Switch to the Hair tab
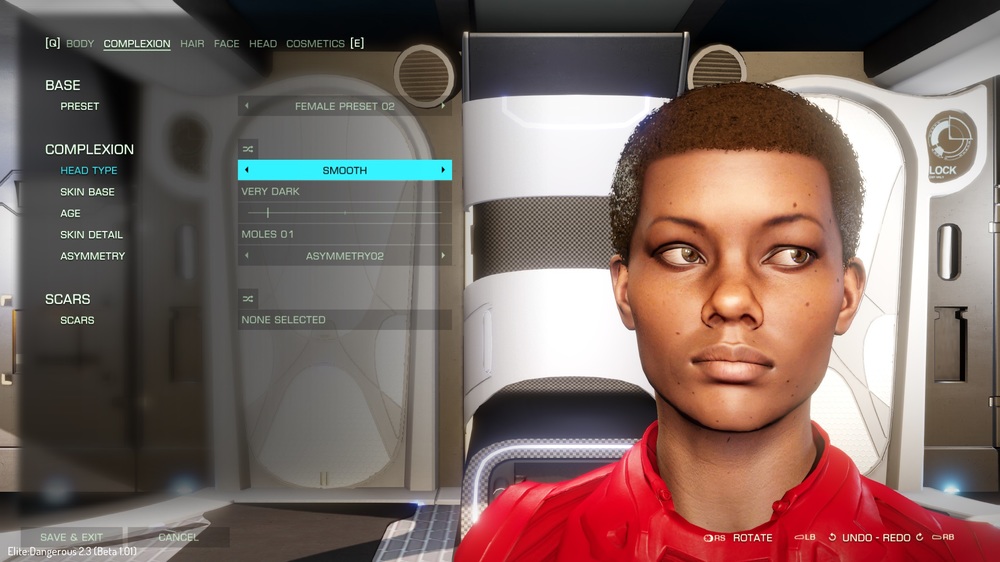 pyautogui.click(x=192, y=44)
